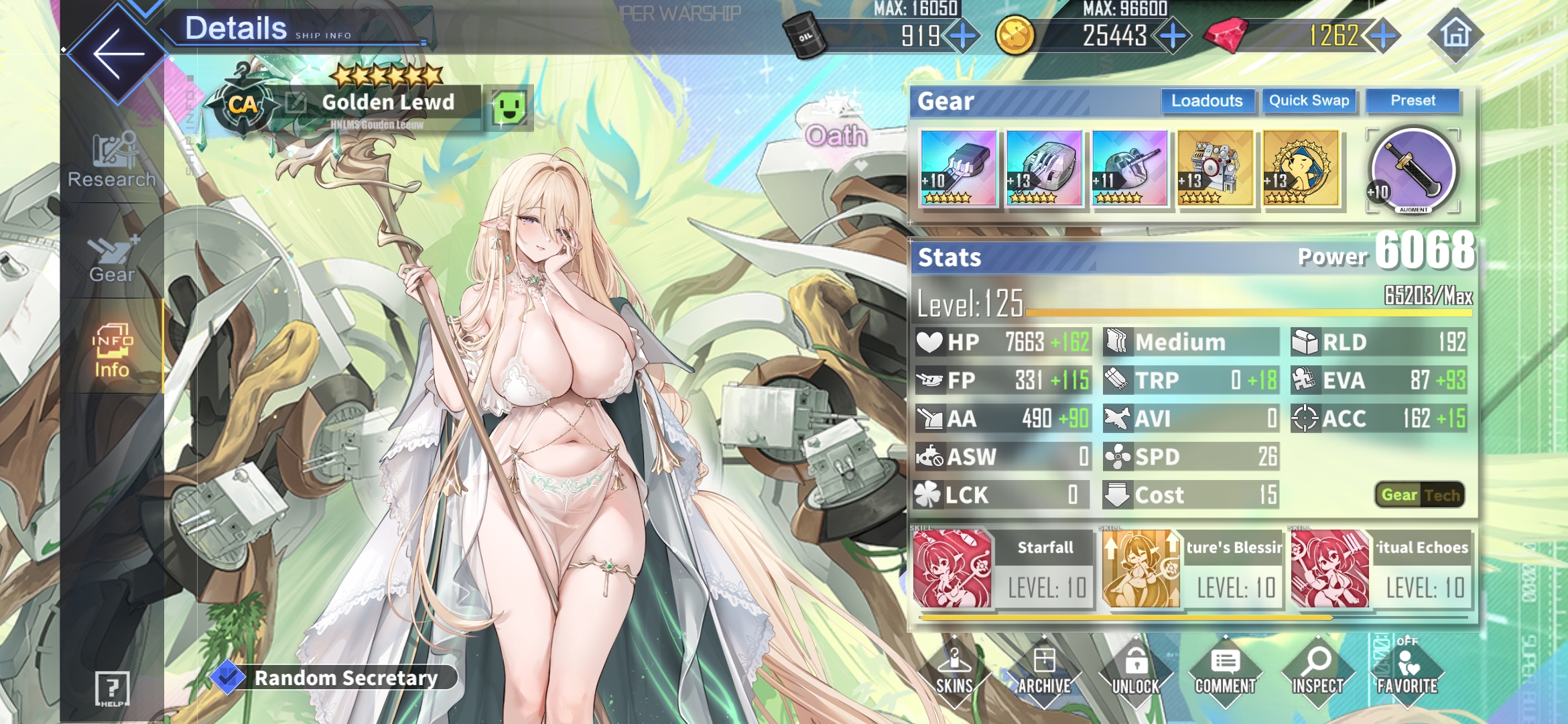Buy more gems with the plus button
Screen dimensions: 1568x724
point(1382,36)
